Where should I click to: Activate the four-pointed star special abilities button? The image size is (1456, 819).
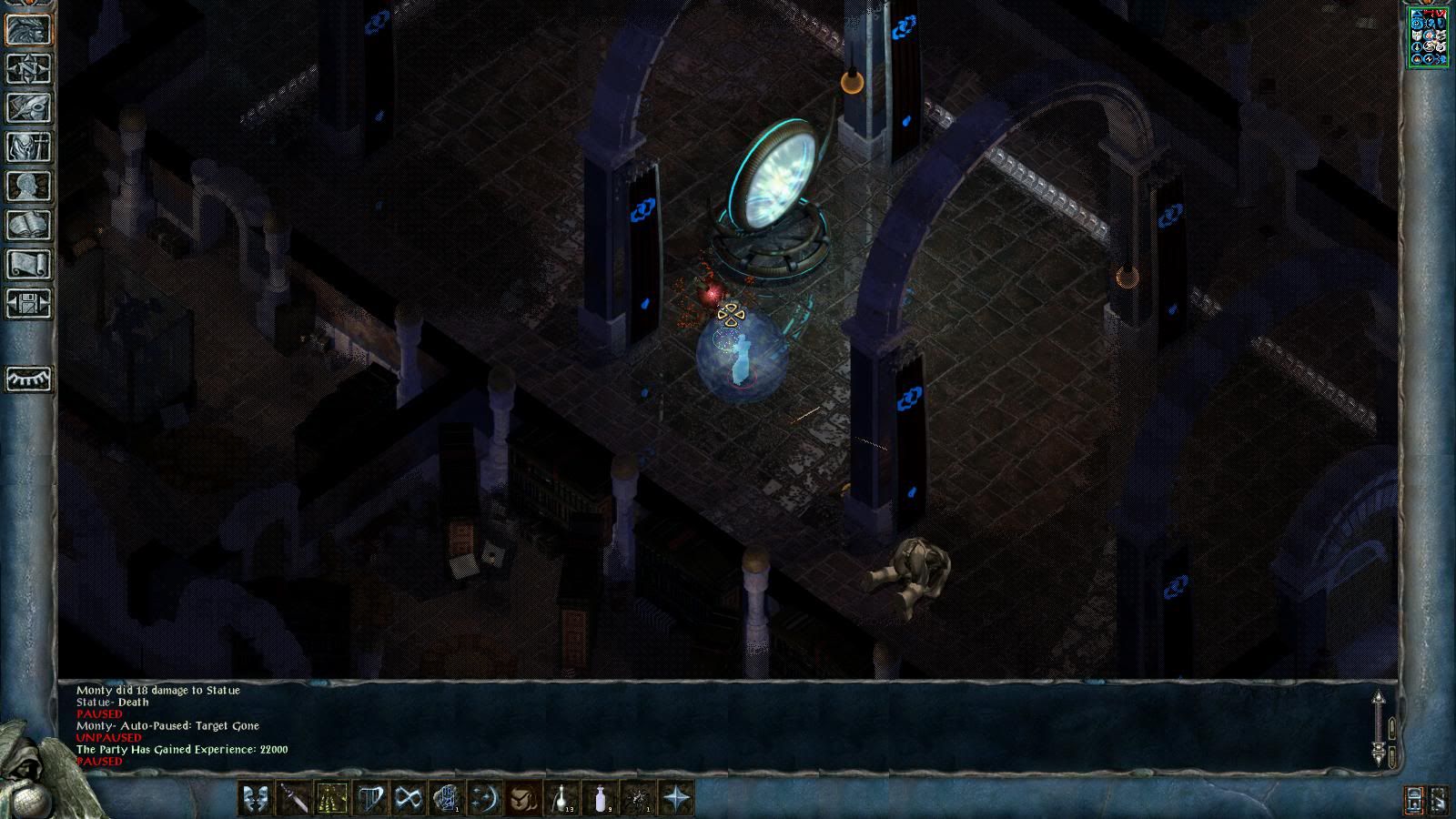pyautogui.click(x=676, y=799)
